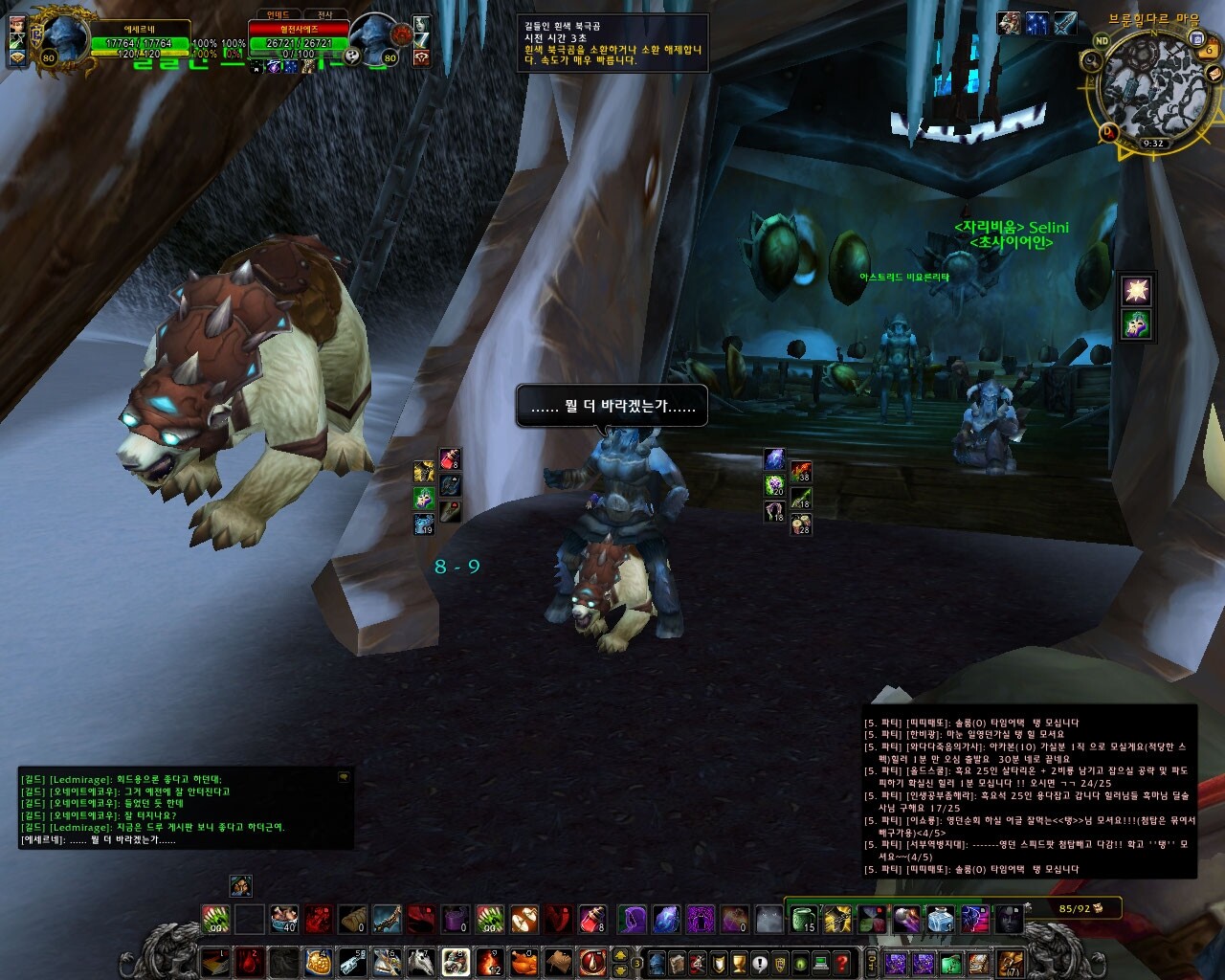This screenshot has width=1225, height=980.
Task: Click the yellow exclamation quest log button
Action: (x=759, y=963)
